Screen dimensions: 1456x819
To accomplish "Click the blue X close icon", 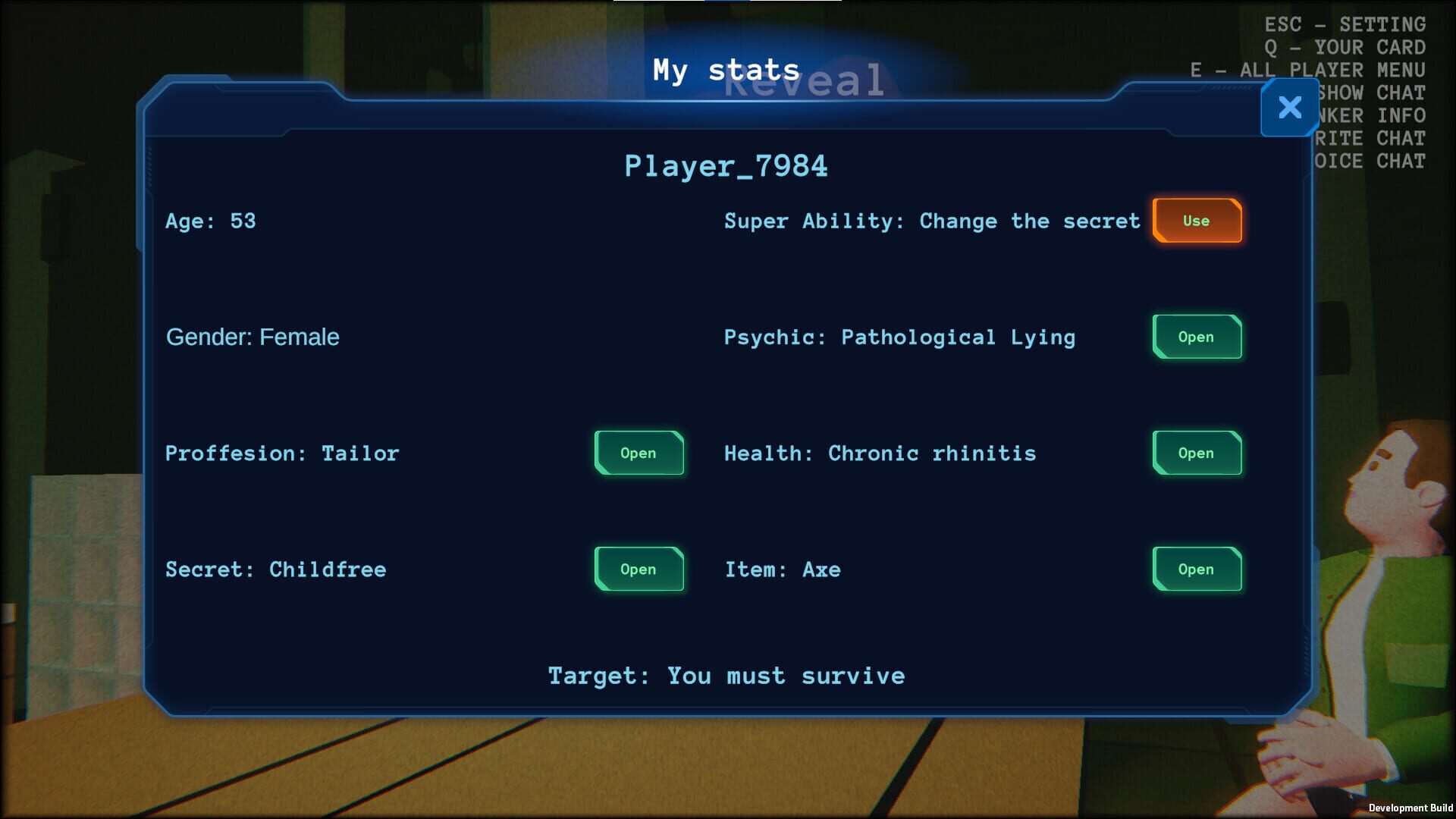I will point(1288,108).
